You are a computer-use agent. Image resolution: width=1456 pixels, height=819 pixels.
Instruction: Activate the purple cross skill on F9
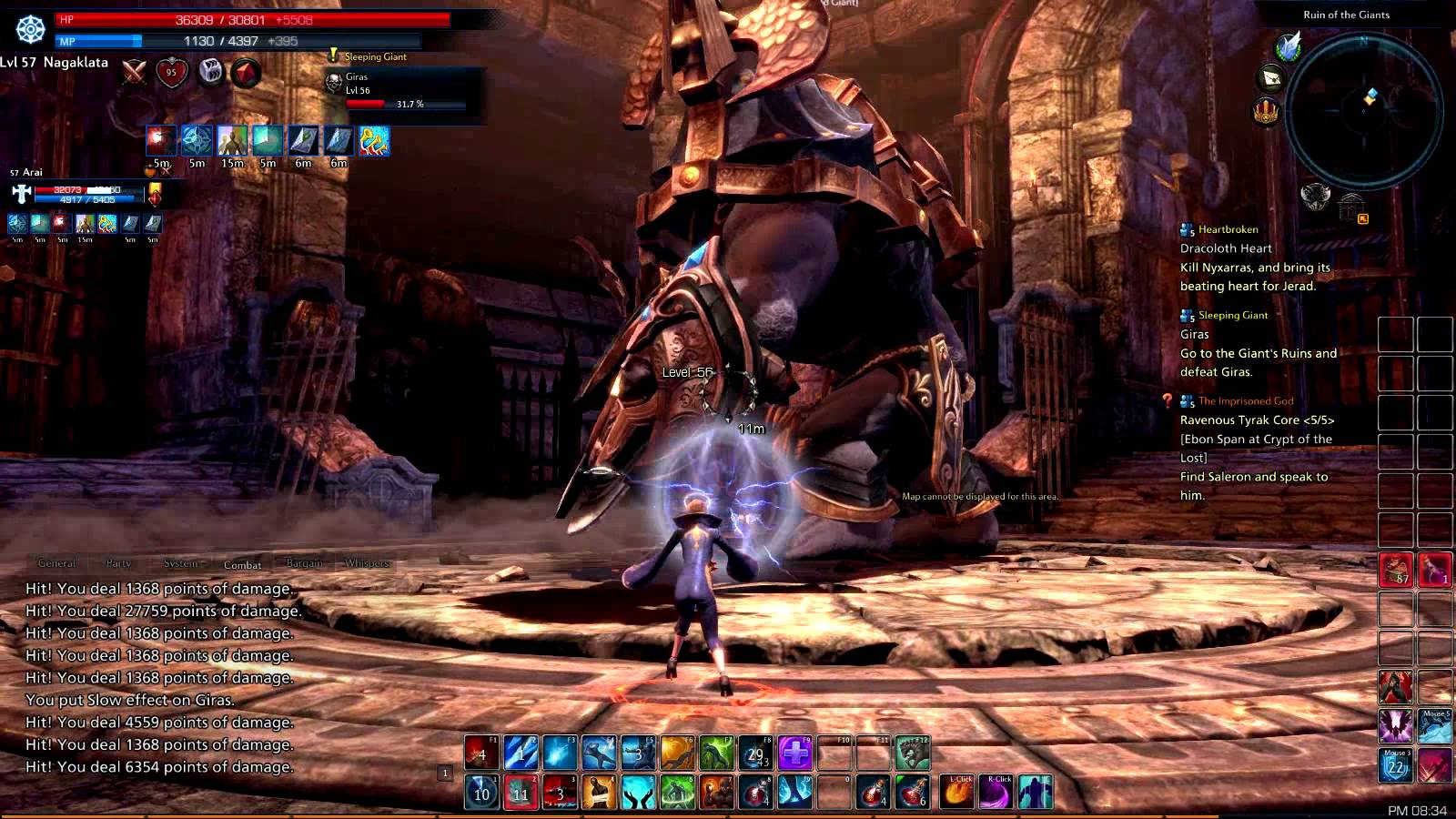(794, 753)
